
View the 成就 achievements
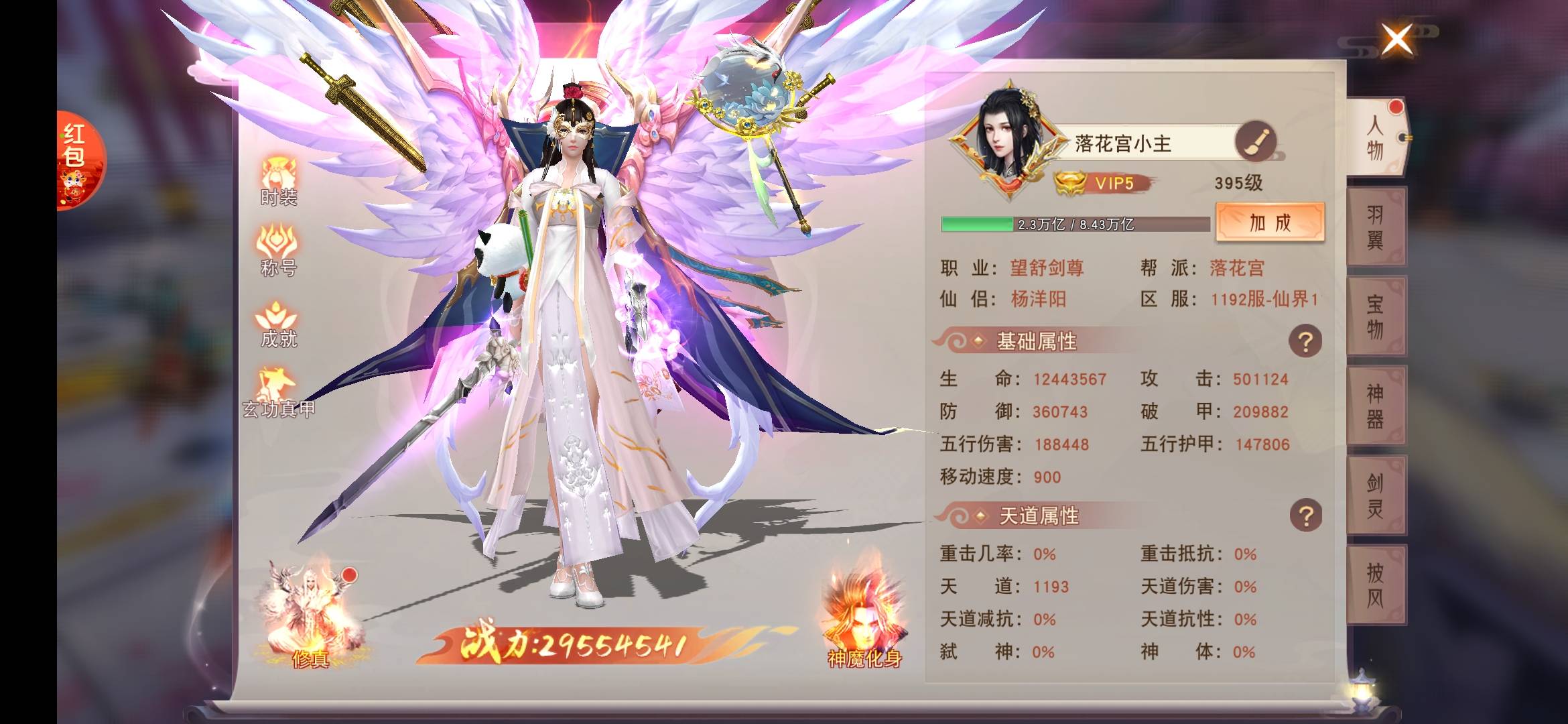pos(279,323)
